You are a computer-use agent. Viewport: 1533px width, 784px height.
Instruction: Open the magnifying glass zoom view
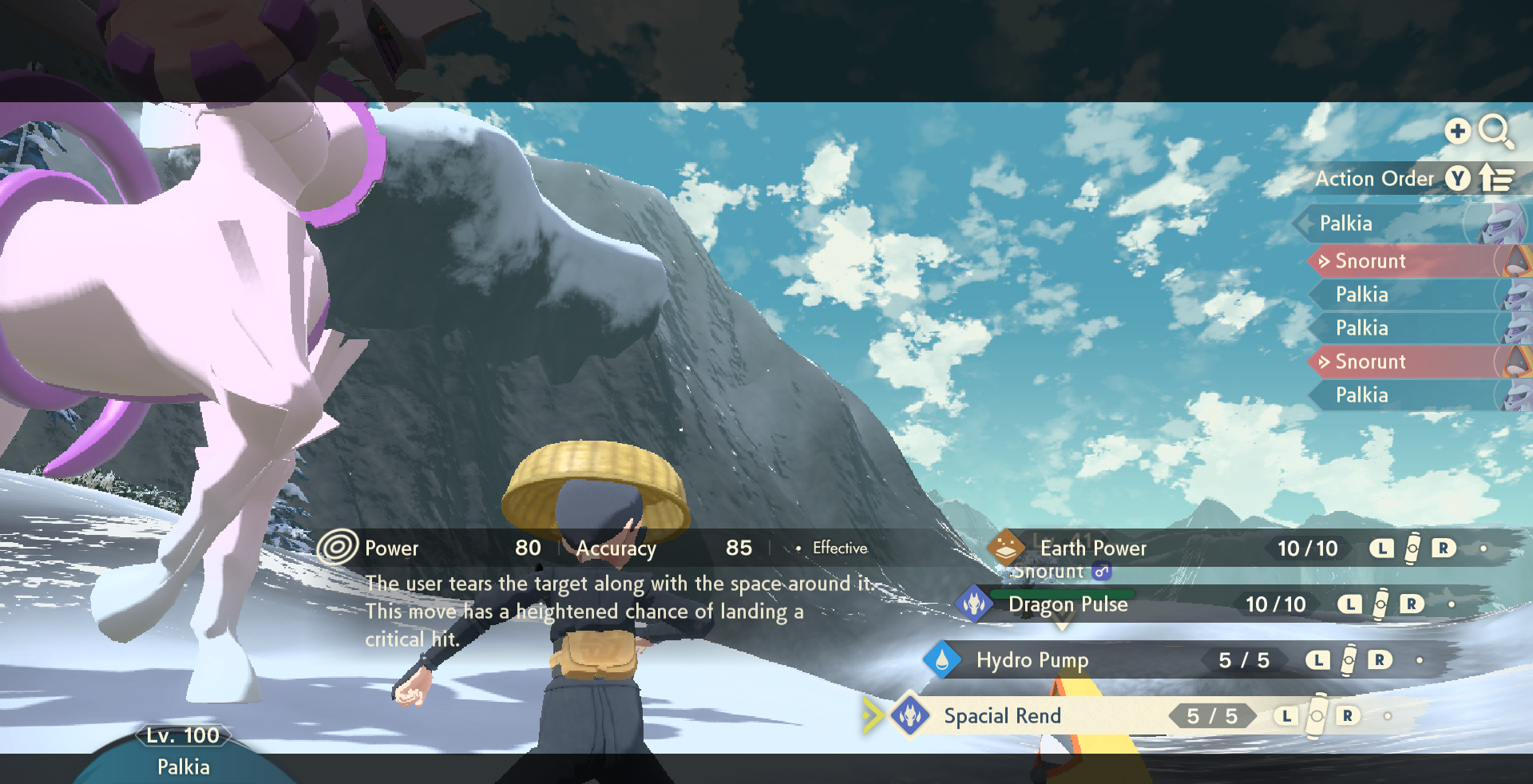pyautogui.click(x=1495, y=131)
